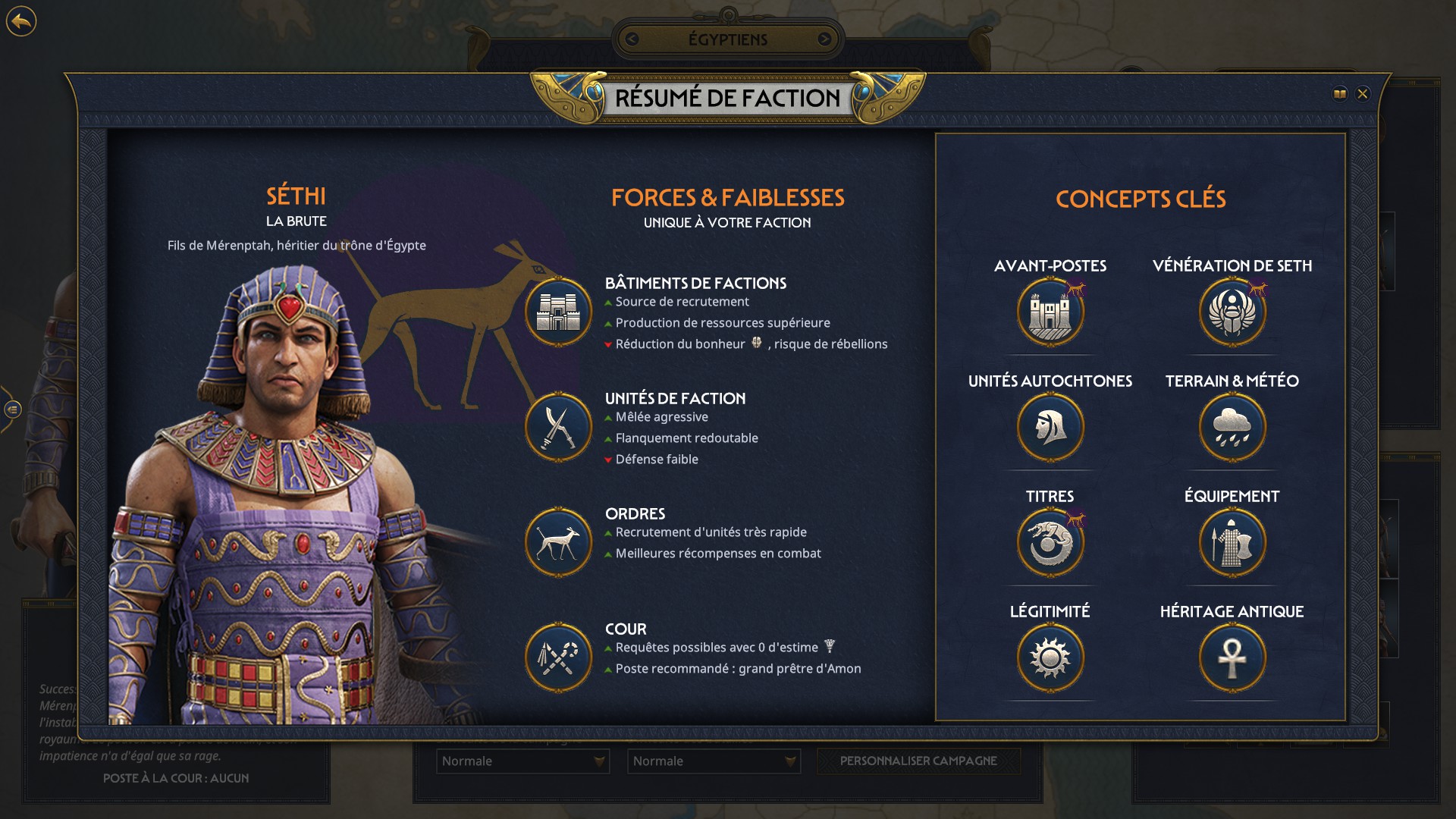Open the Équipement spear and shield icon
Viewport: 1456px width, 819px height.
(1231, 541)
